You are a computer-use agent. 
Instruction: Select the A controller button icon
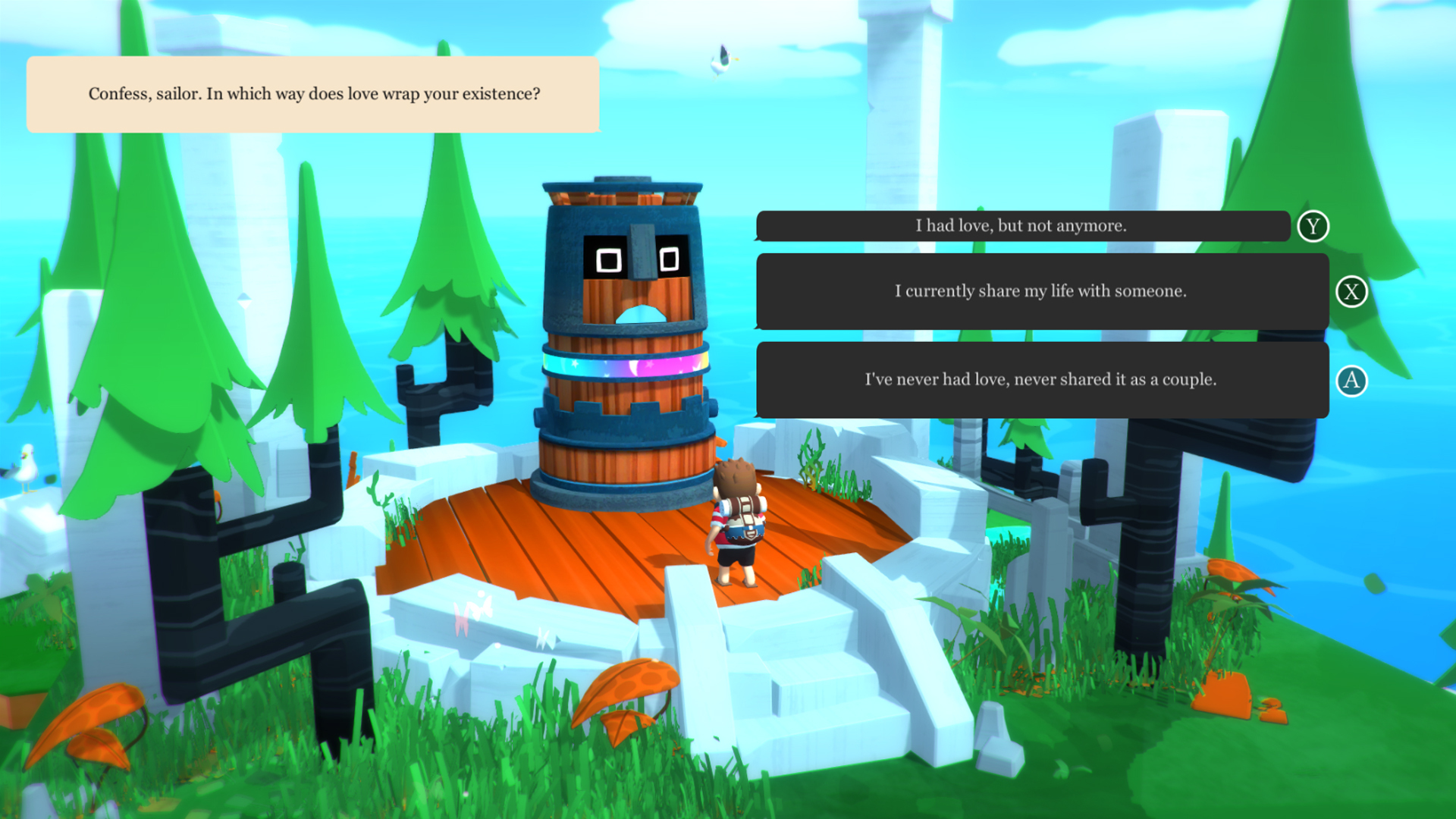coord(1352,380)
